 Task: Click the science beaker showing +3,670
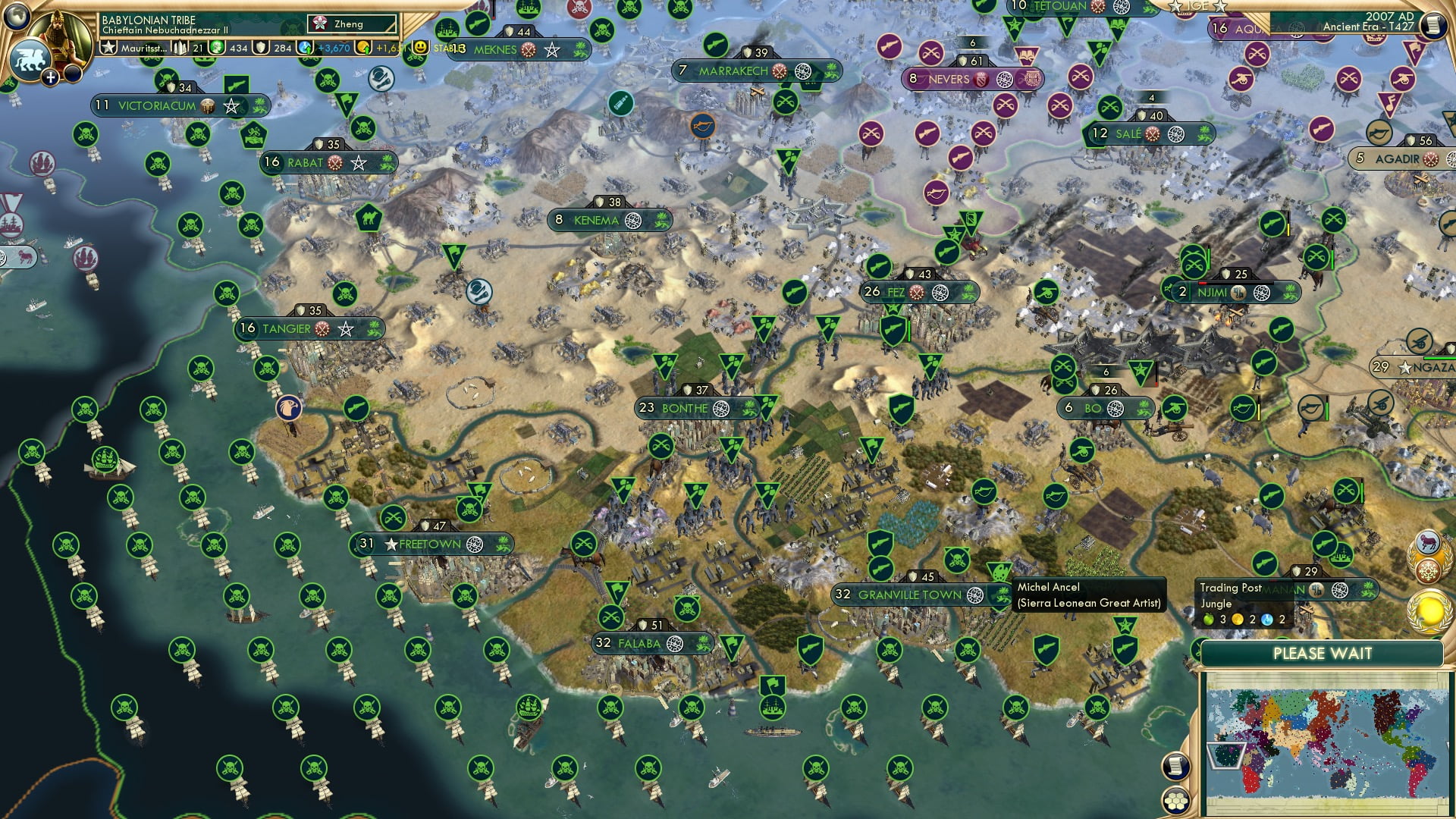click(334, 49)
